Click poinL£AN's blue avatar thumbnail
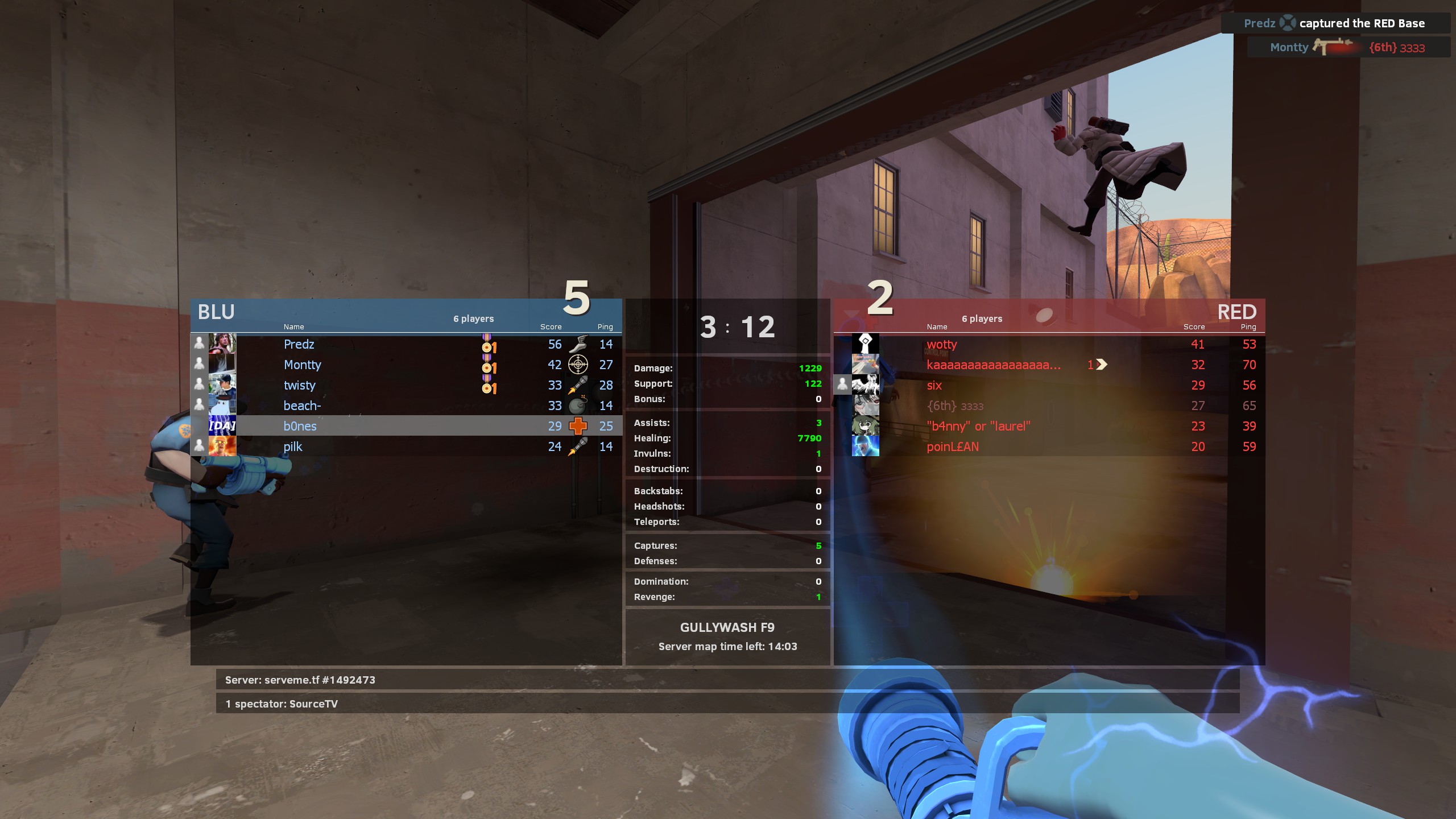This screenshot has height=819, width=1456. coord(865,446)
